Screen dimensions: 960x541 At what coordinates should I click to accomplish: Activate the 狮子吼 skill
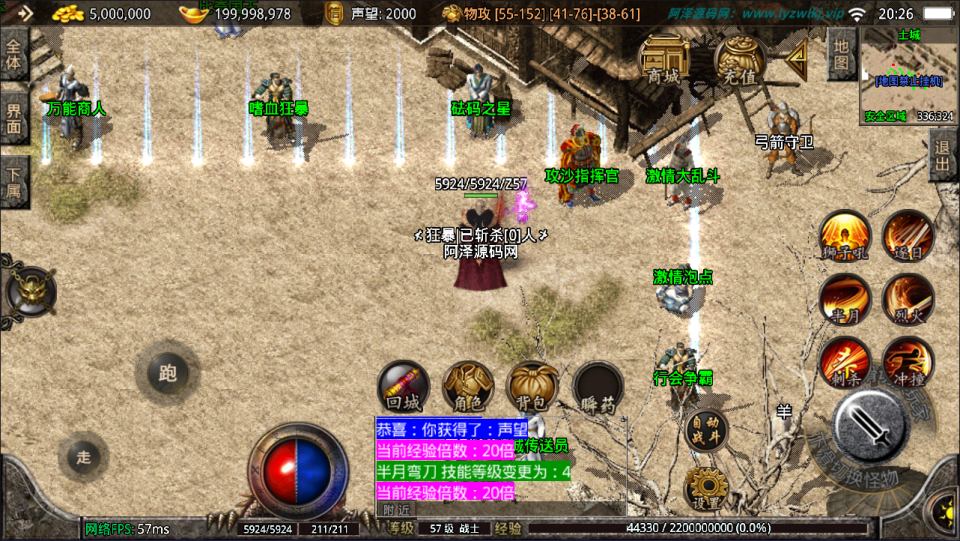(x=844, y=236)
